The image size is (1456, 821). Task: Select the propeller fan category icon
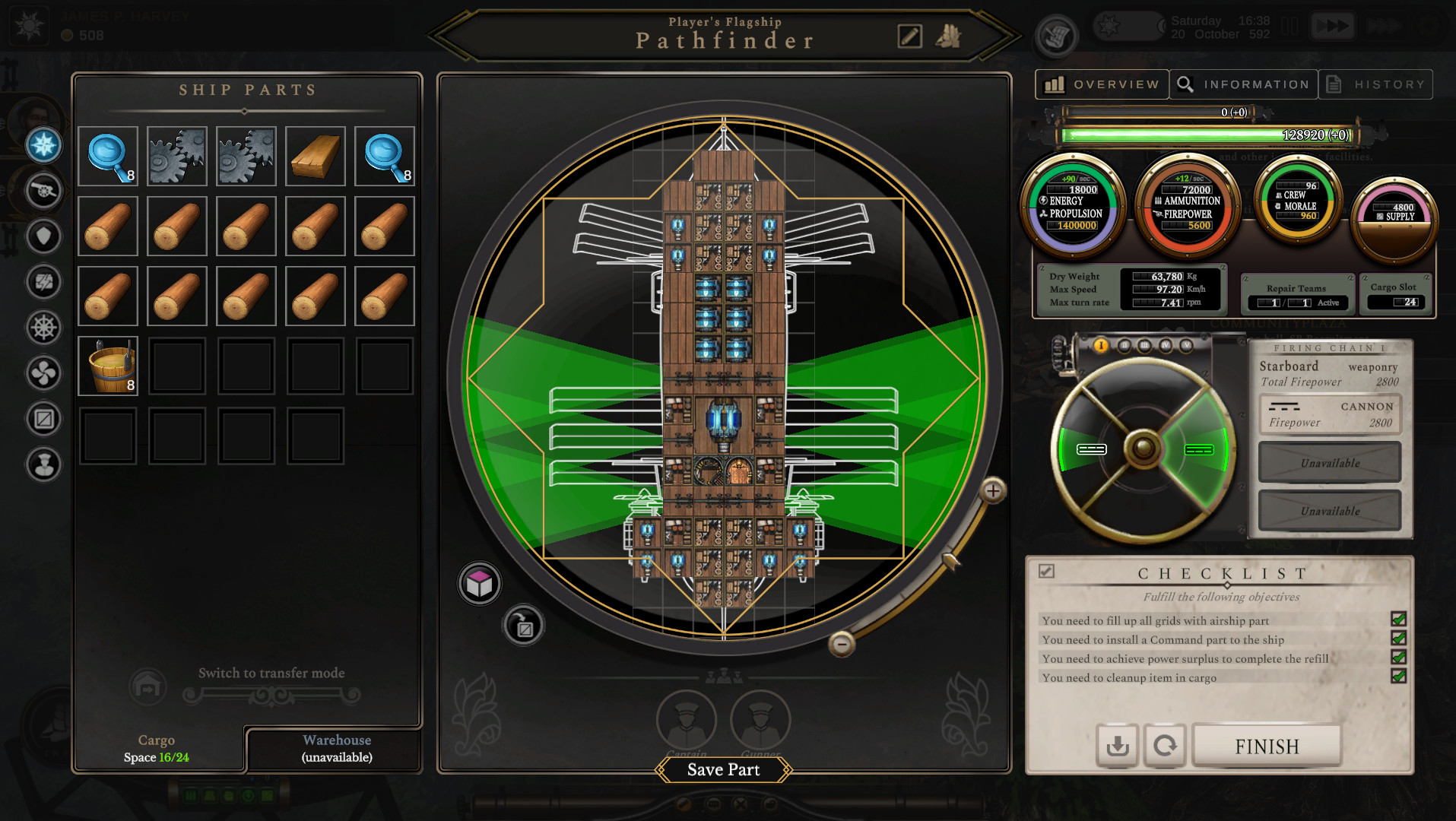(x=43, y=374)
